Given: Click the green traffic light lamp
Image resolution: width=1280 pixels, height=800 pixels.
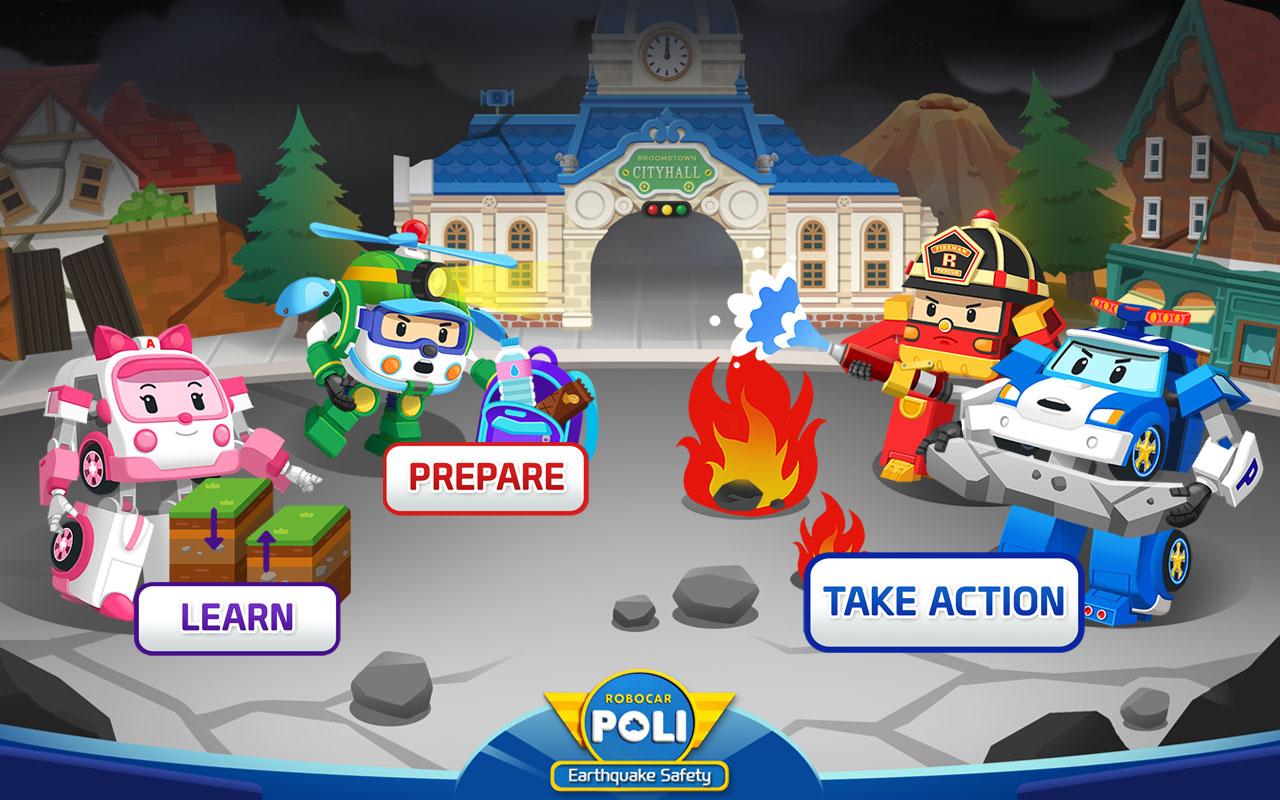Looking at the screenshot, I should coord(680,209).
